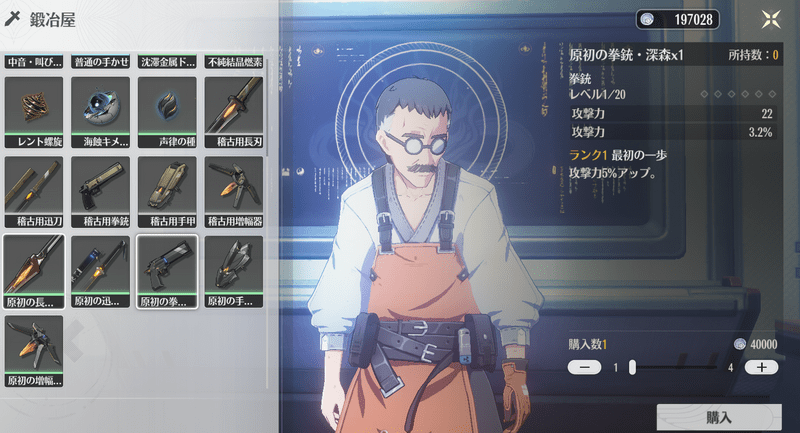Select the 海蝕キメ material slot
Screen dimensions: 800x433
coord(100,112)
